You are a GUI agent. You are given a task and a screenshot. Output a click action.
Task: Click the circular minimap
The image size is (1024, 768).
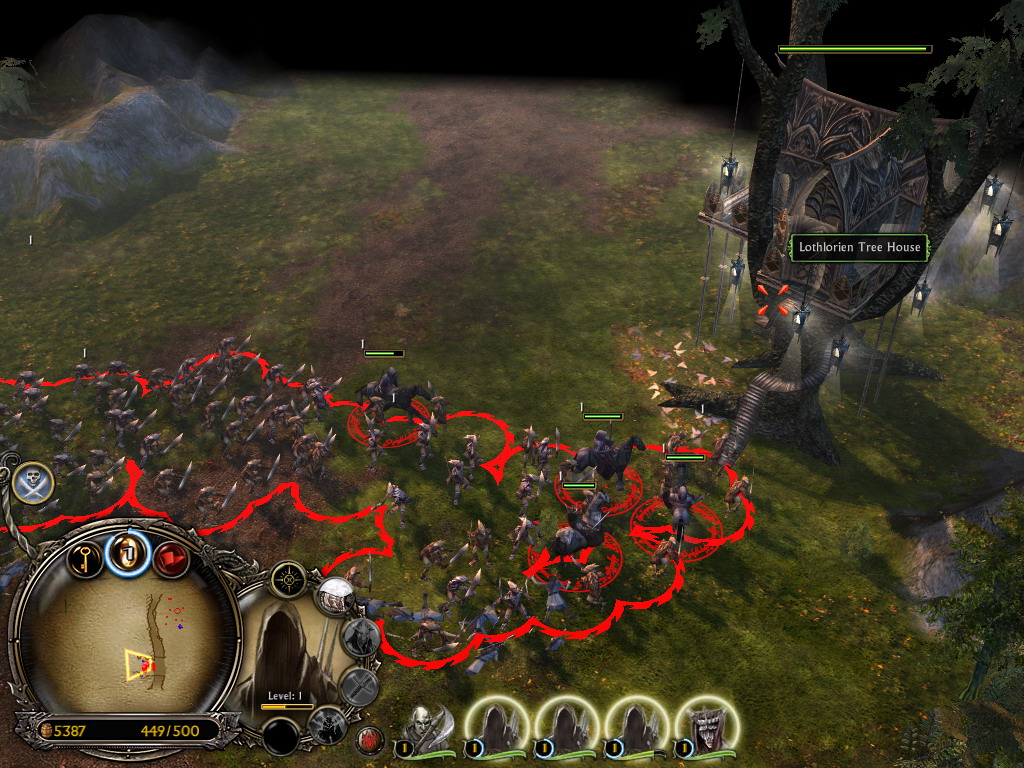point(128,641)
